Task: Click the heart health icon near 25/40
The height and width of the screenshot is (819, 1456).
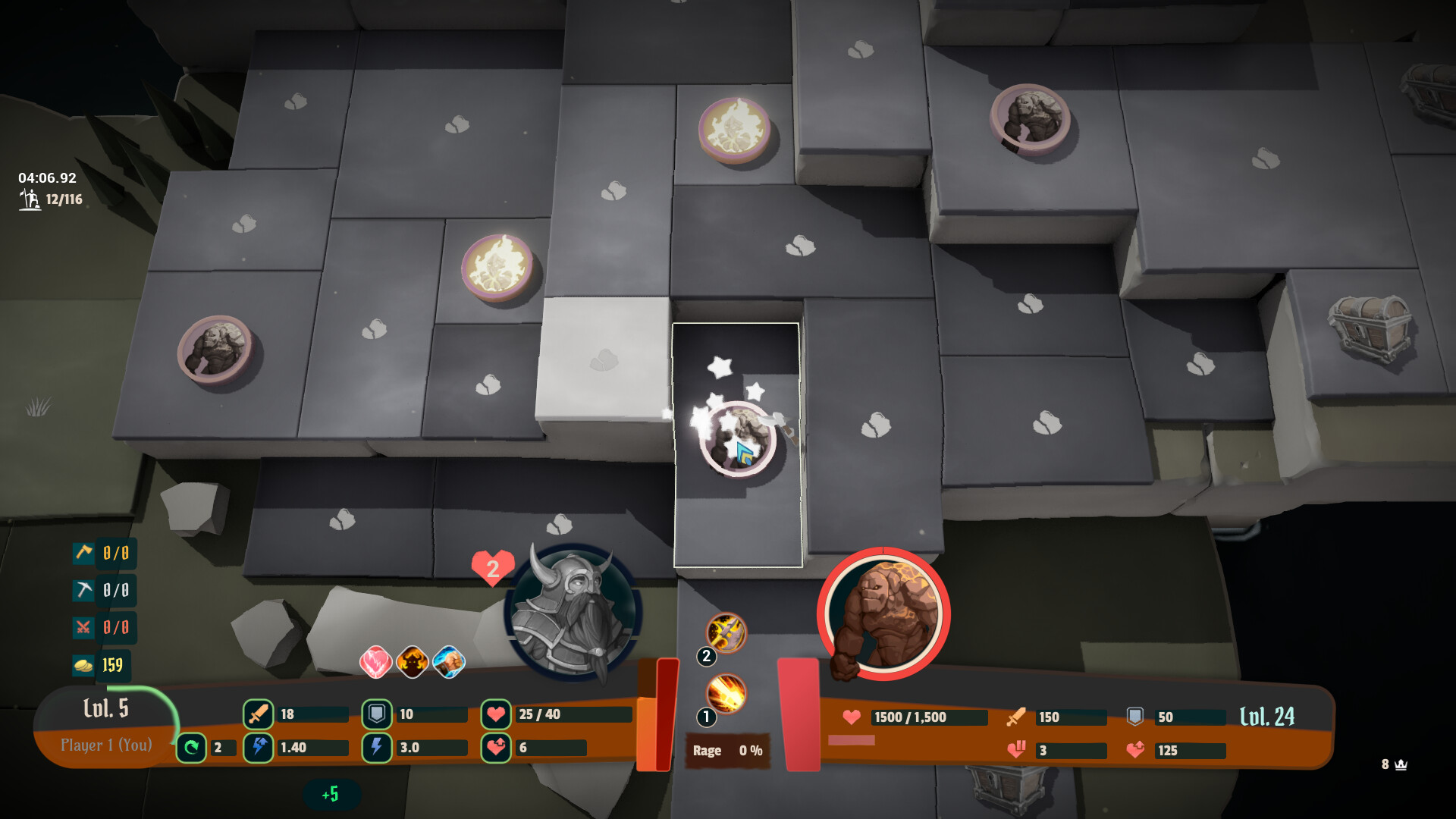Action: 497,714
